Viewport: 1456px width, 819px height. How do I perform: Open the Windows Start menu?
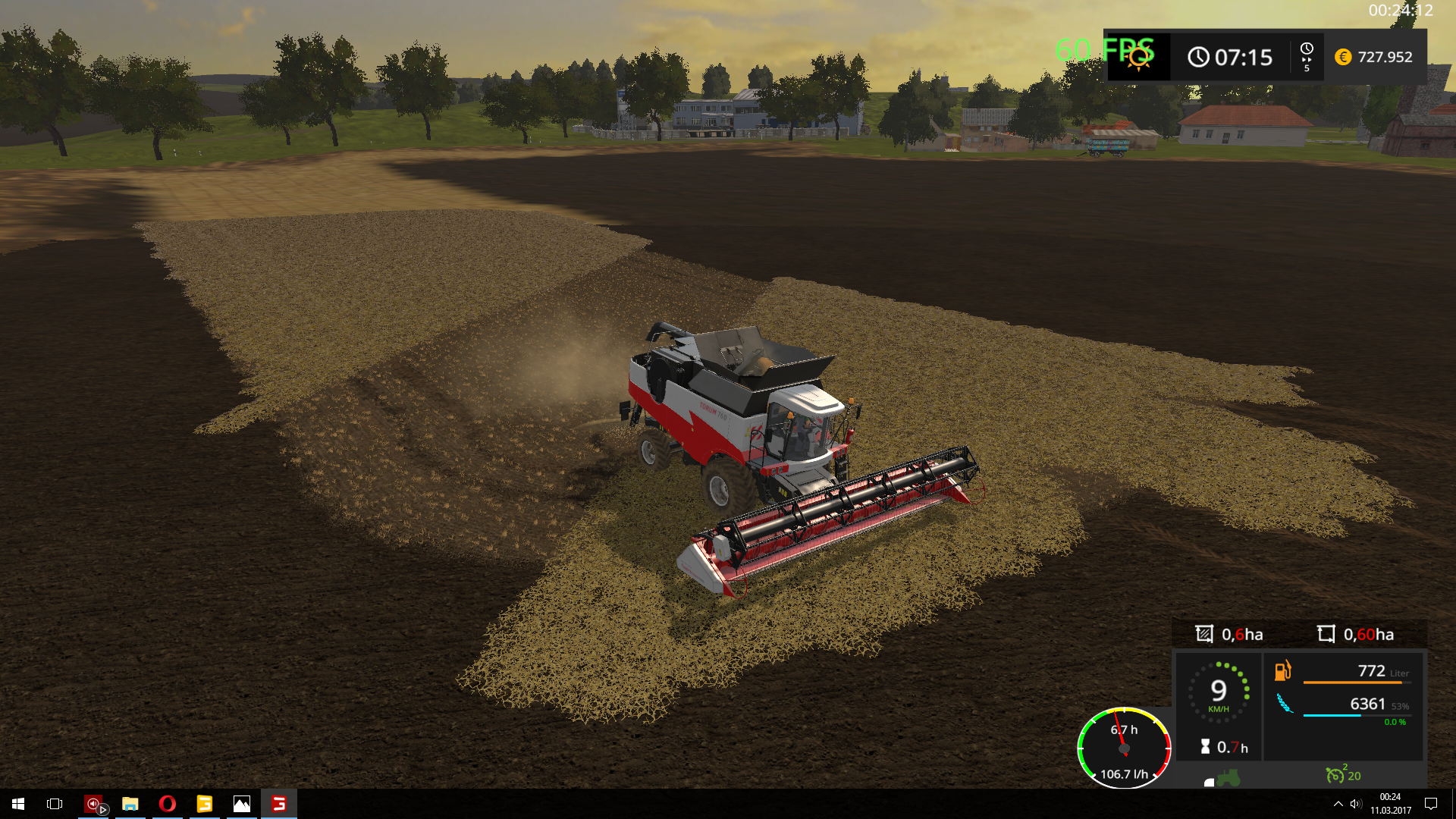click(18, 804)
